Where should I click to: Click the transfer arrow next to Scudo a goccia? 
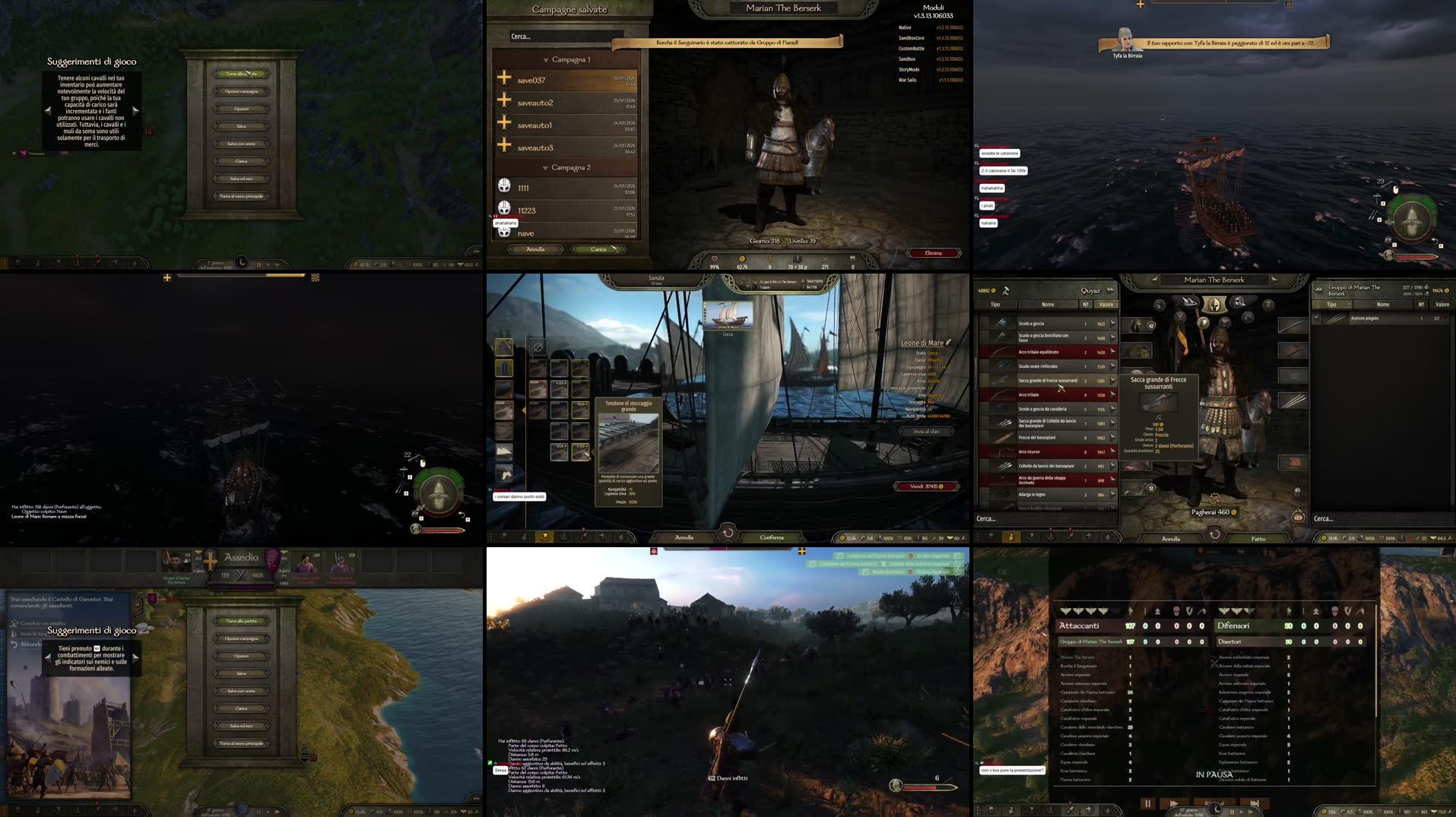tap(1113, 323)
